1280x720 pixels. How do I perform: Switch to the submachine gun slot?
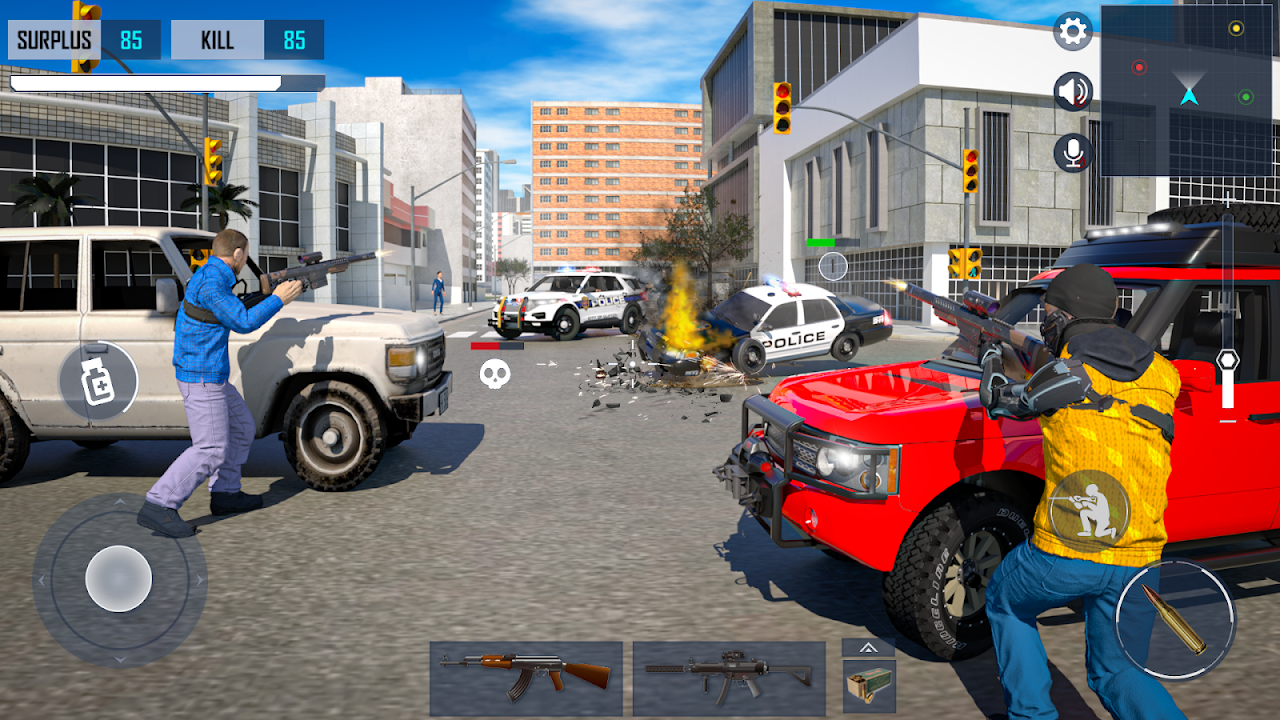tap(729, 679)
